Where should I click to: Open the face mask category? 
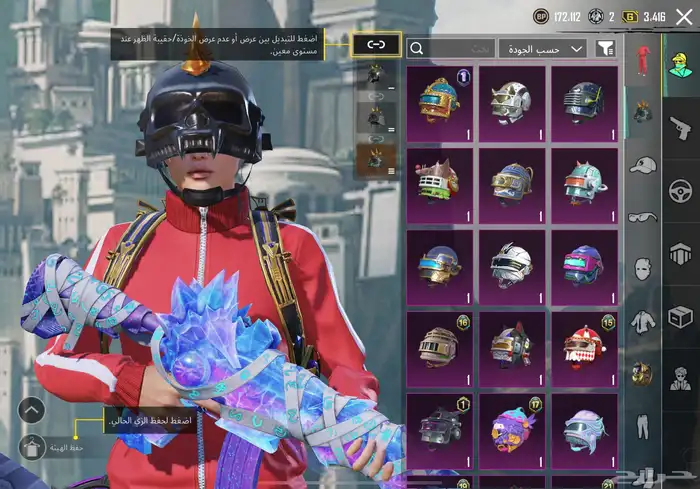641,269
